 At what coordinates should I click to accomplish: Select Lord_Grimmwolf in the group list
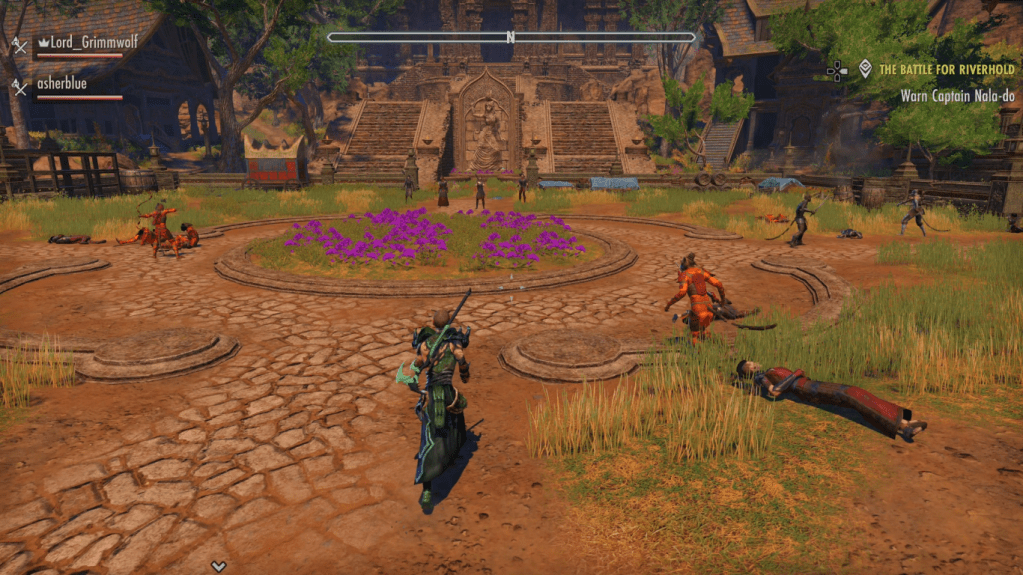coord(80,43)
